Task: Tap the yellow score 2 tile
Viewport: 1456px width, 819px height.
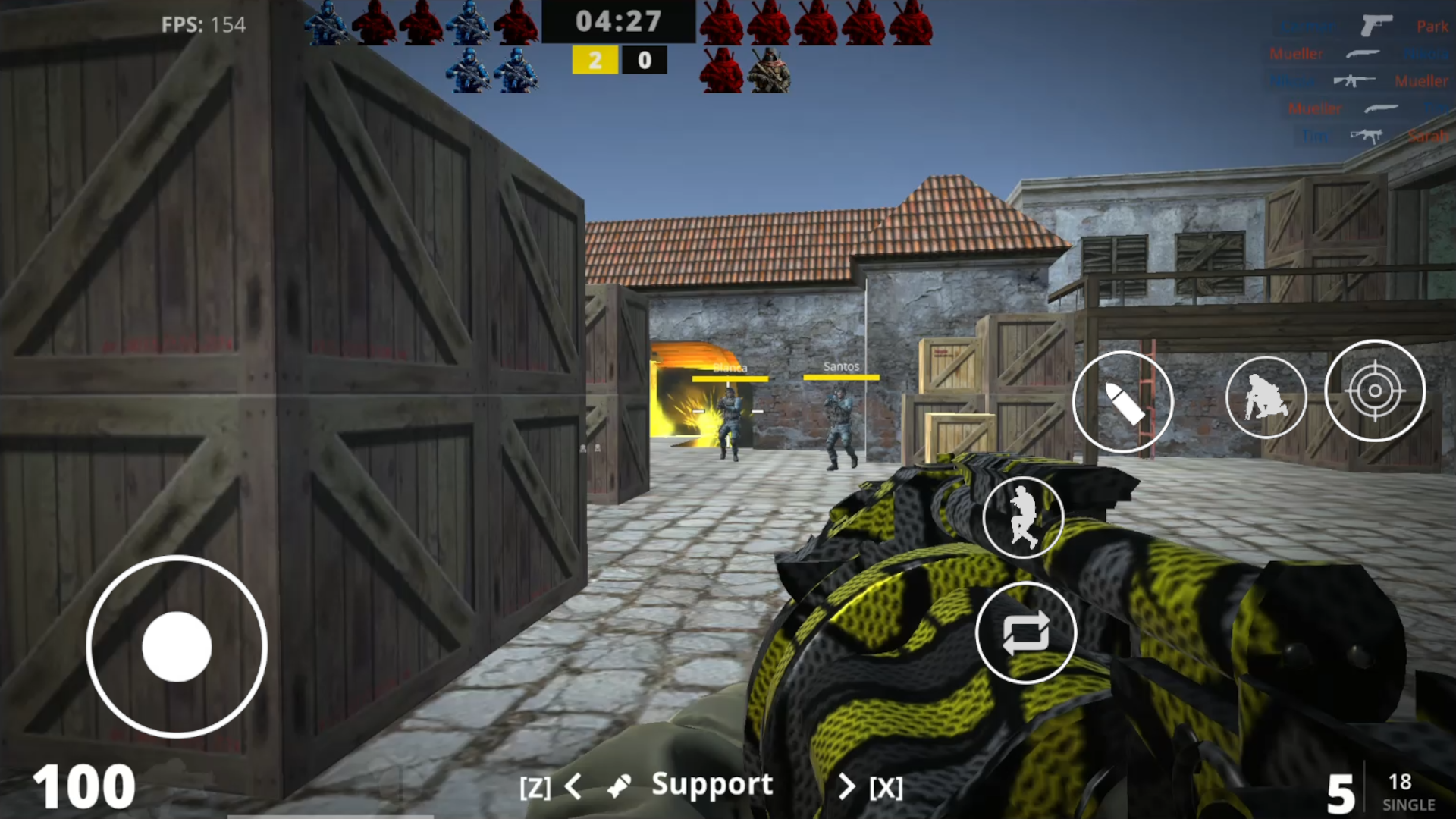Action: coord(595,60)
